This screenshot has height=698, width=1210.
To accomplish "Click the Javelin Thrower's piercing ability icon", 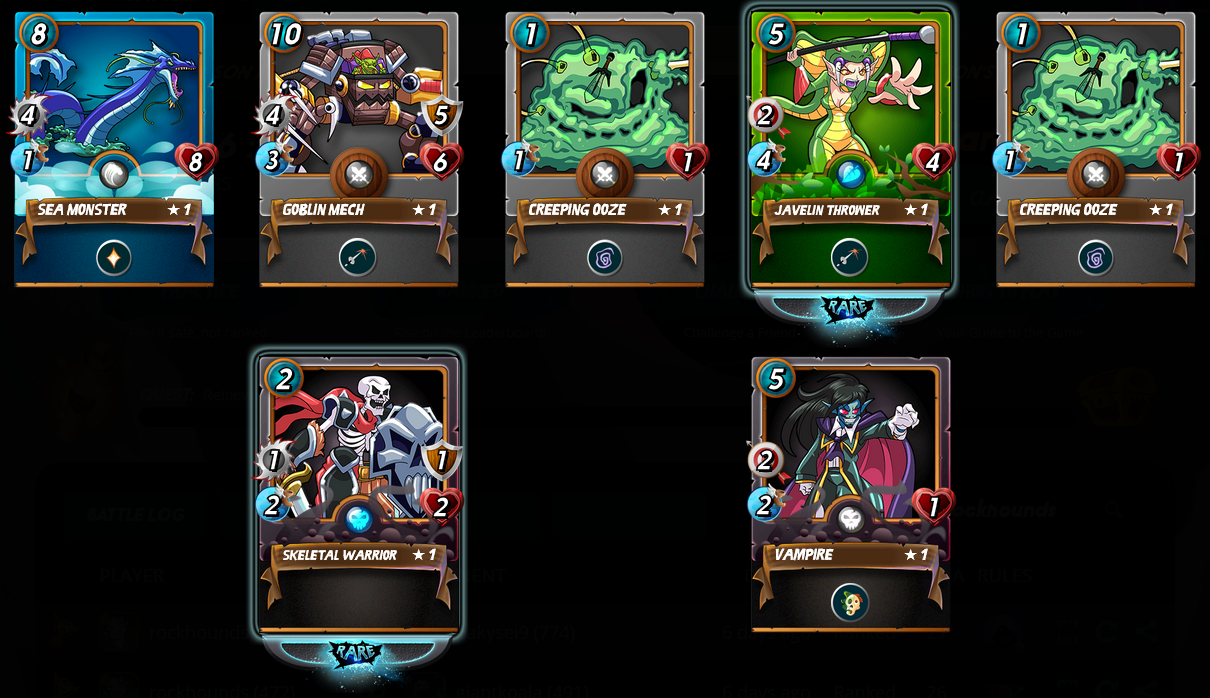I will [850, 258].
